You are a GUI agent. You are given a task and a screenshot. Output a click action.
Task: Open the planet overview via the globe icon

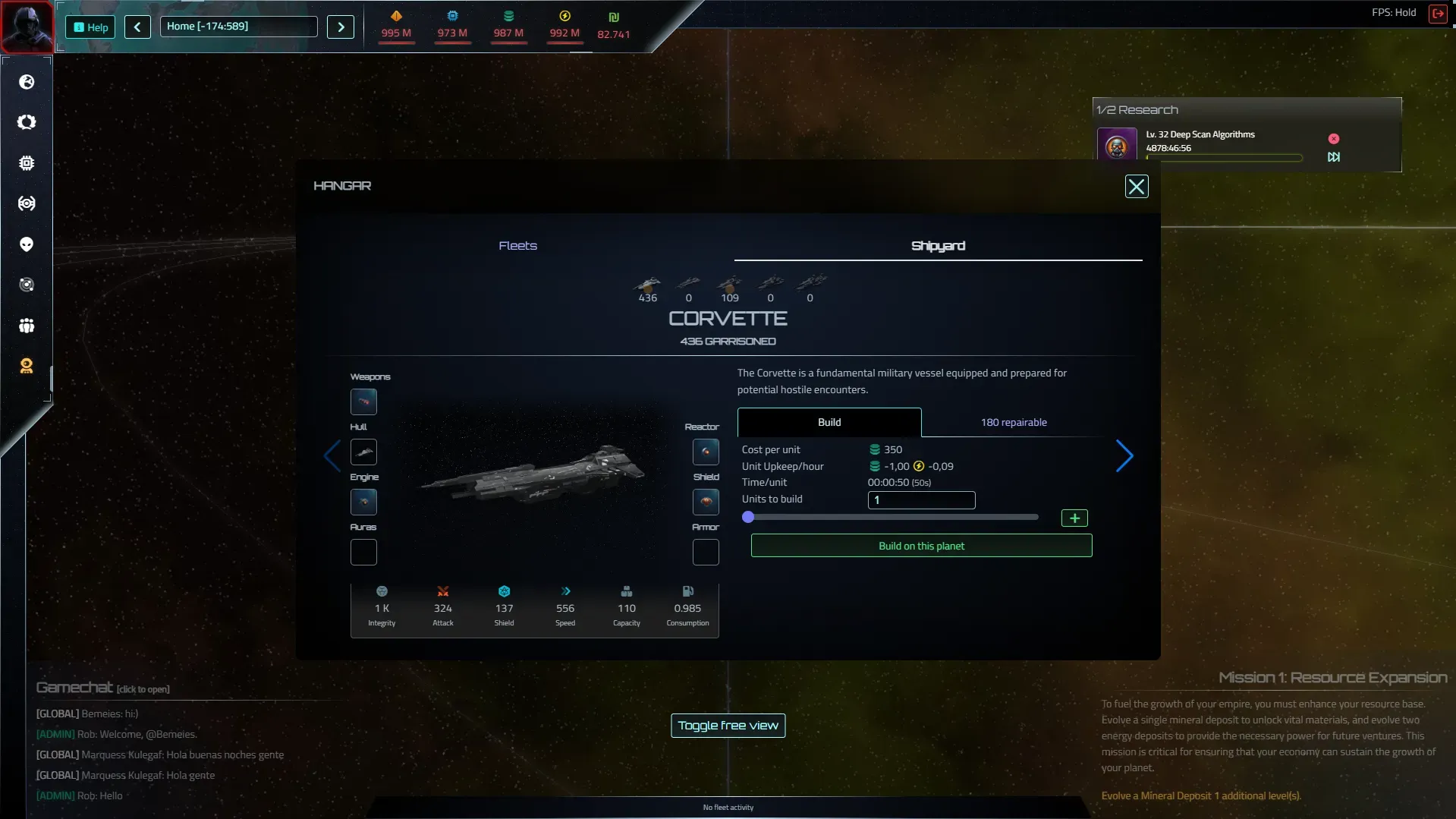pos(27,83)
